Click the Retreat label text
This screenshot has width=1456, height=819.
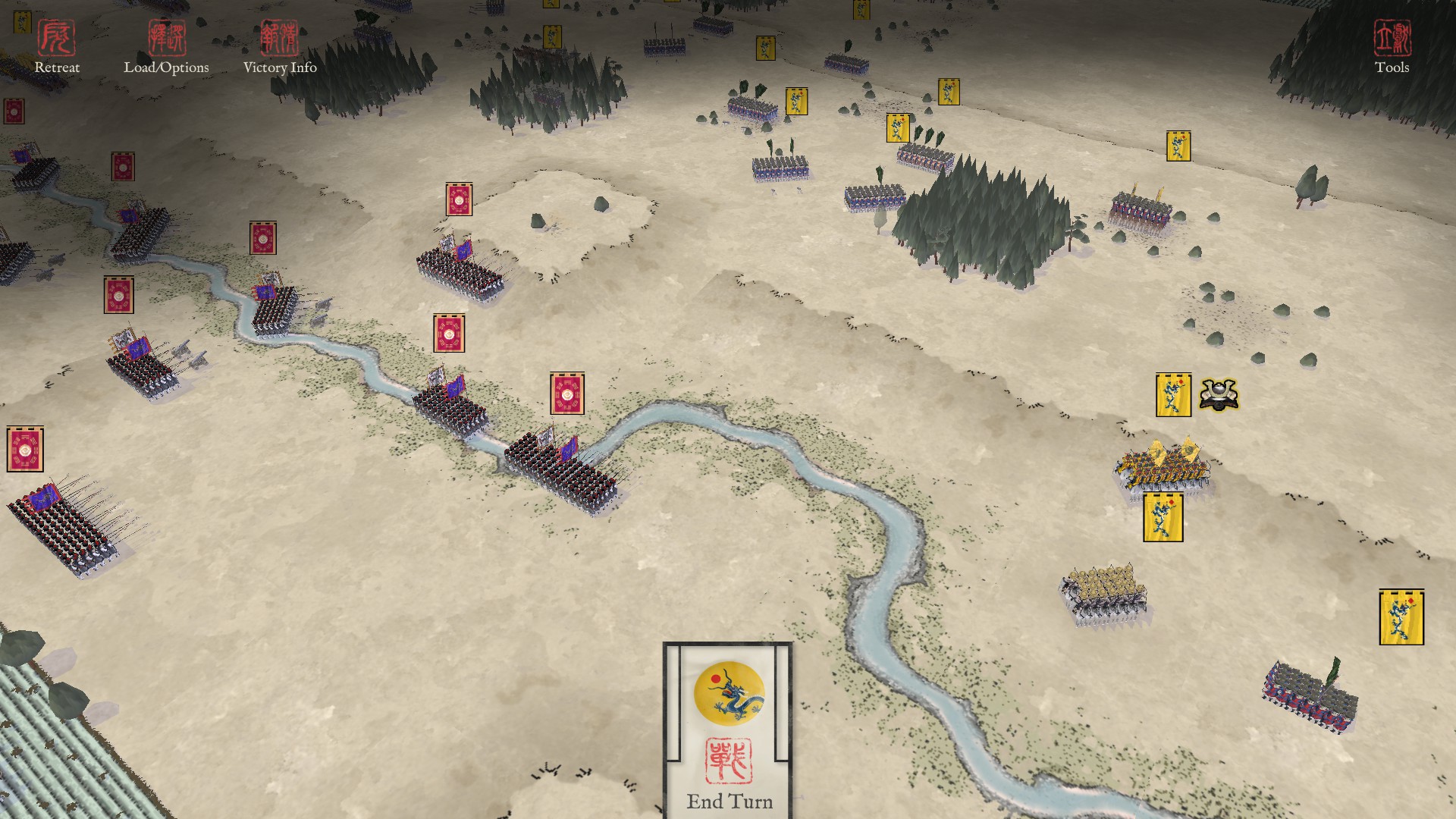(56, 68)
